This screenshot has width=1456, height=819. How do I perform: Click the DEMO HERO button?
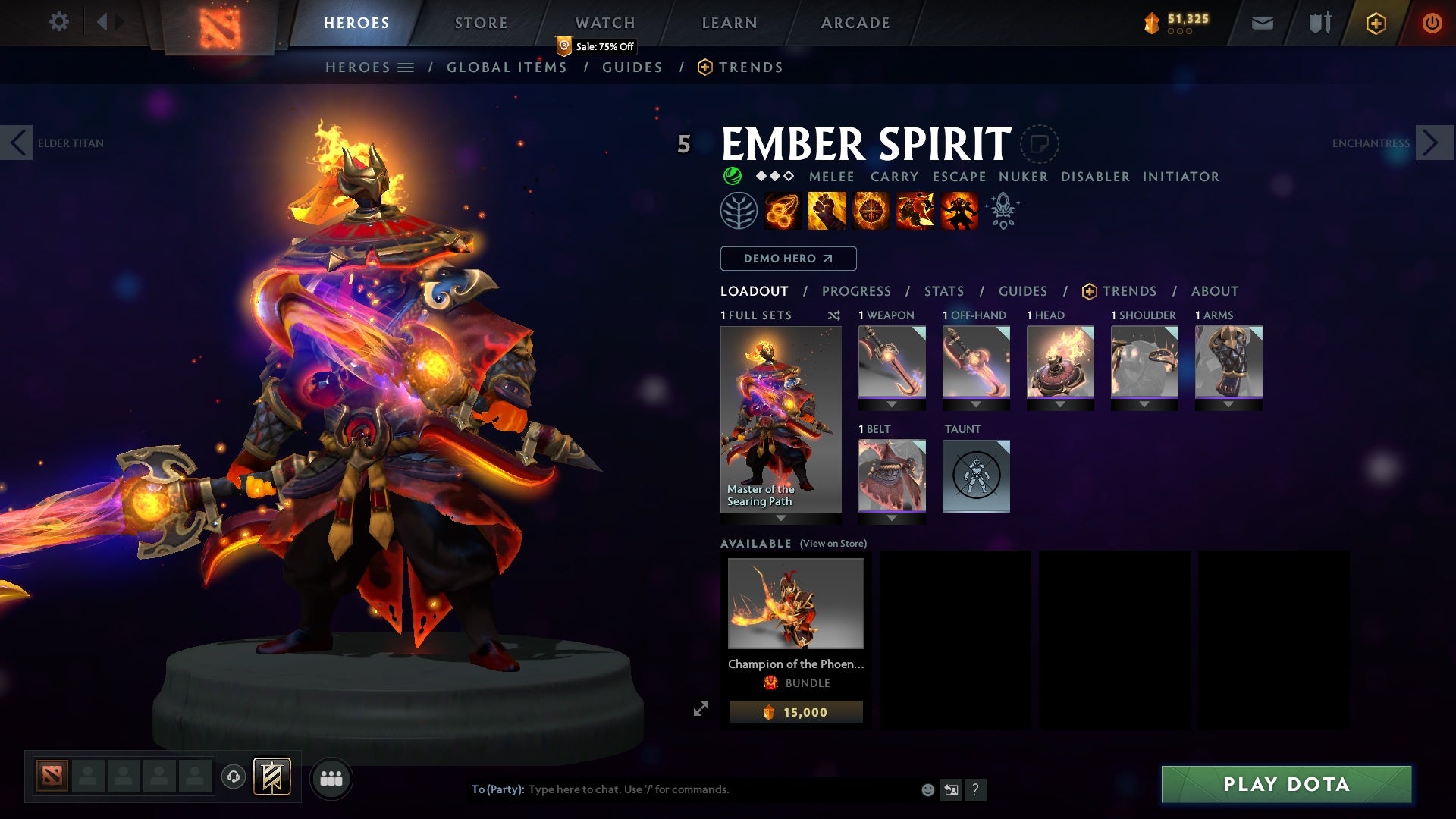[787, 259]
